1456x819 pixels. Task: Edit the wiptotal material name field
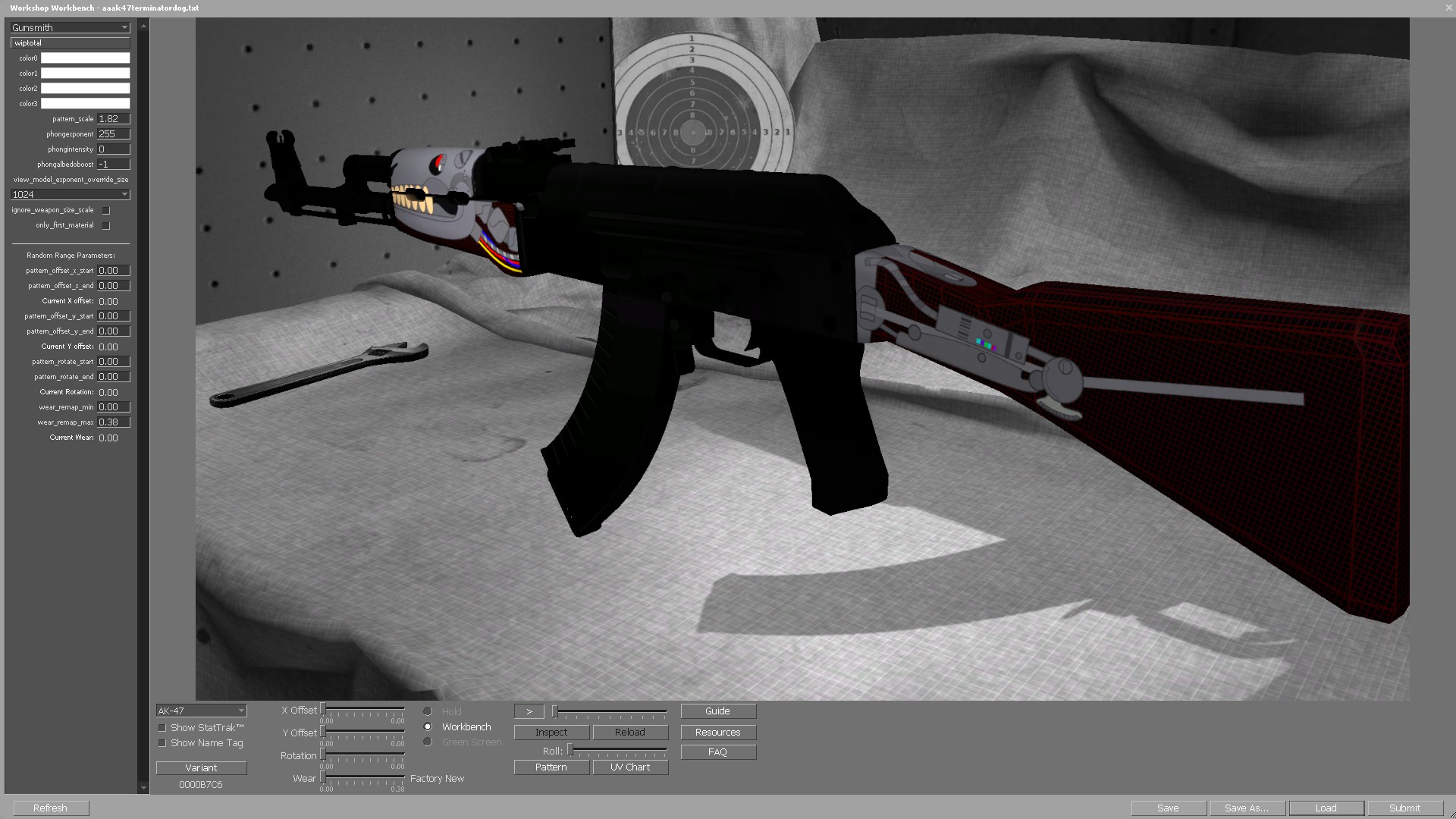(69, 42)
